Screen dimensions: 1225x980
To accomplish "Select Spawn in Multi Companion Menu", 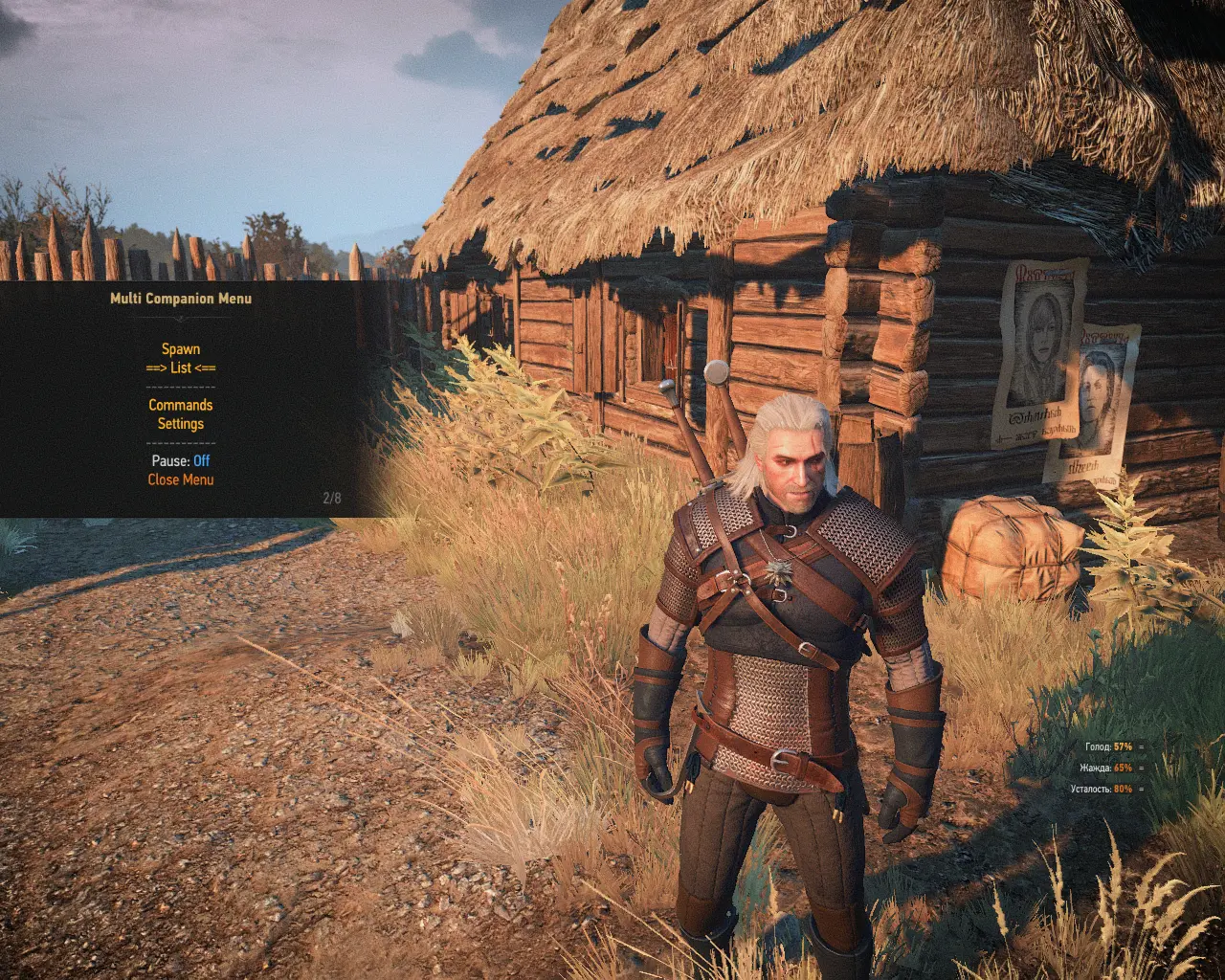I will (180, 349).
